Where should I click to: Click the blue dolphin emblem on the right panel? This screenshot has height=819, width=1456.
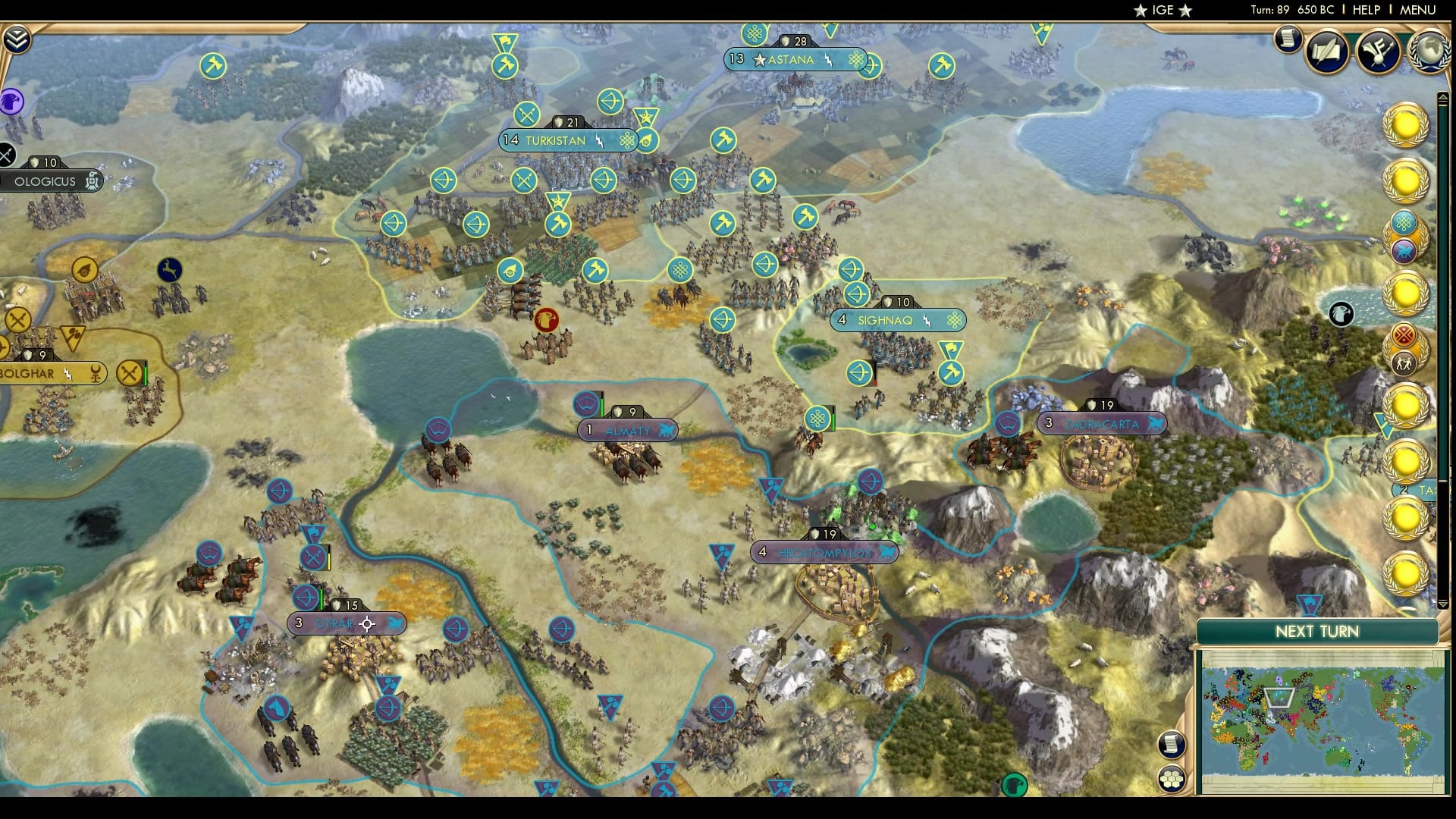click(x=1404, y=250)
